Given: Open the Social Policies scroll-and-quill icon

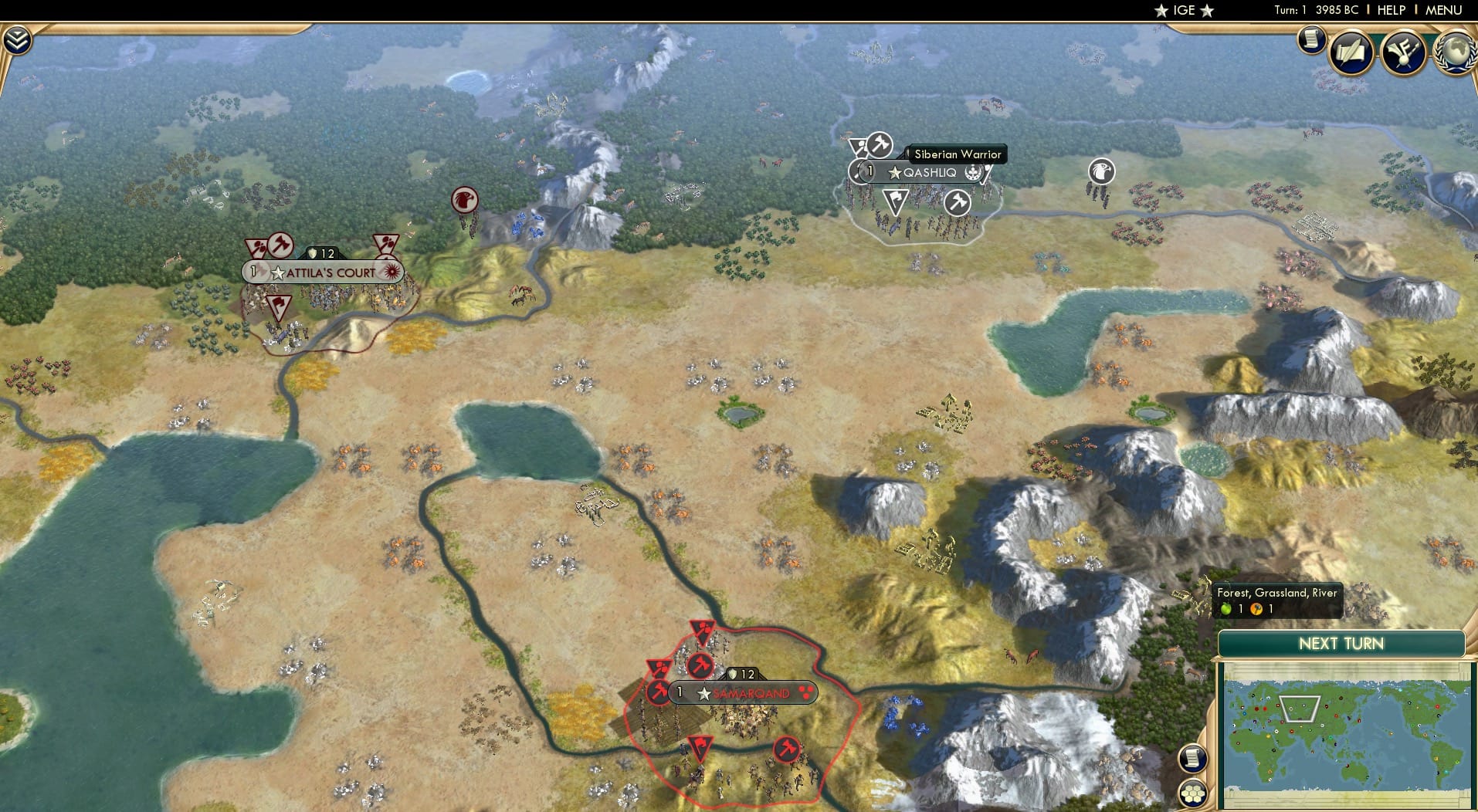Looking at the screenshot, I should (1350, 52).
